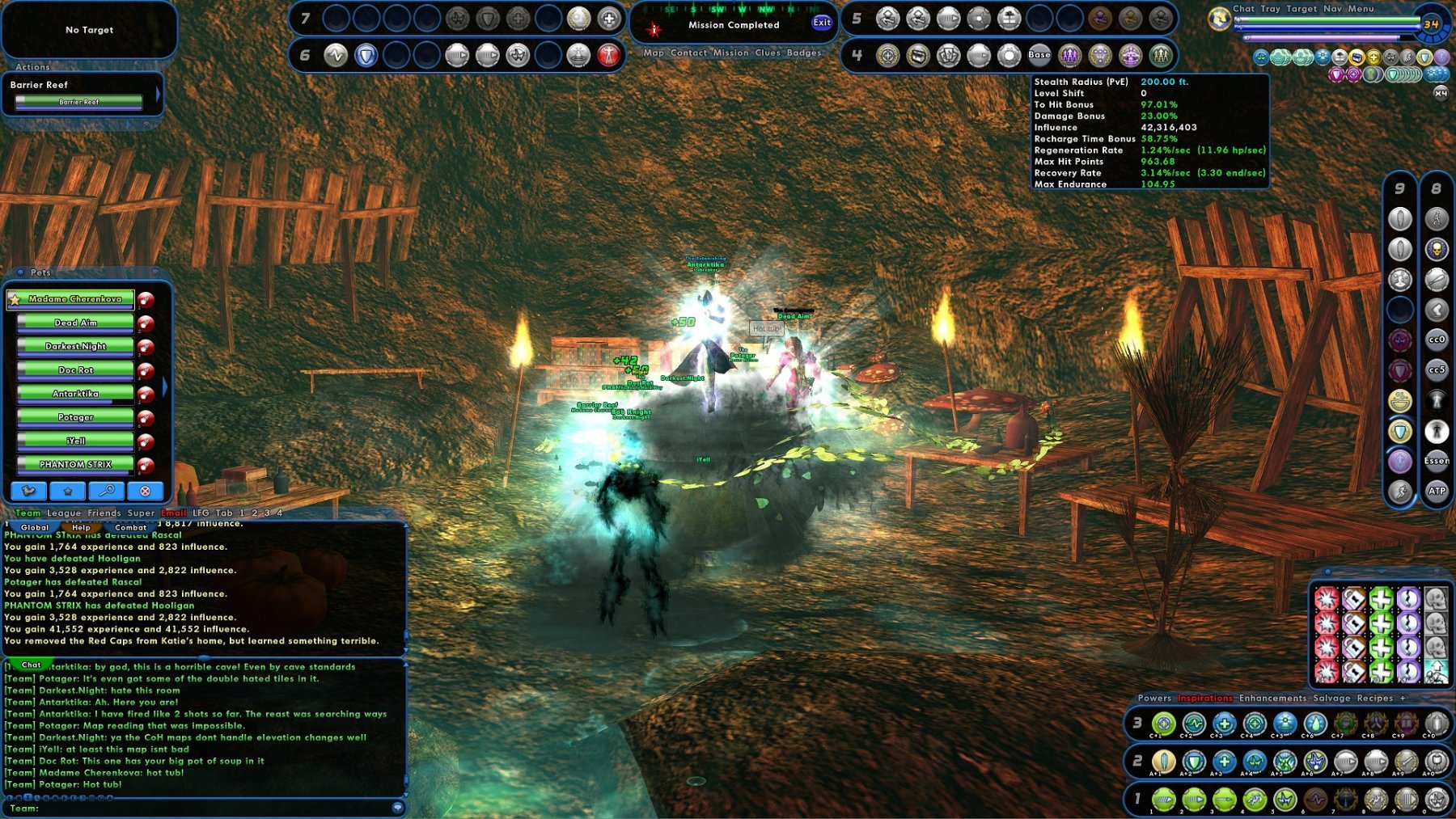Select teammate Dead Aim
The width and height of the screenshot is (1456, 819).
pos(75,323)
